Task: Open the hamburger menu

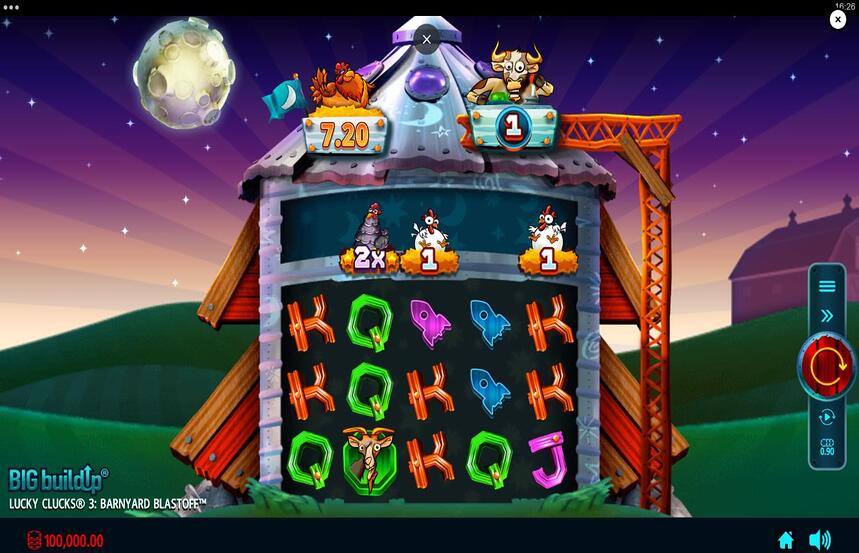Action: [827, 286]
